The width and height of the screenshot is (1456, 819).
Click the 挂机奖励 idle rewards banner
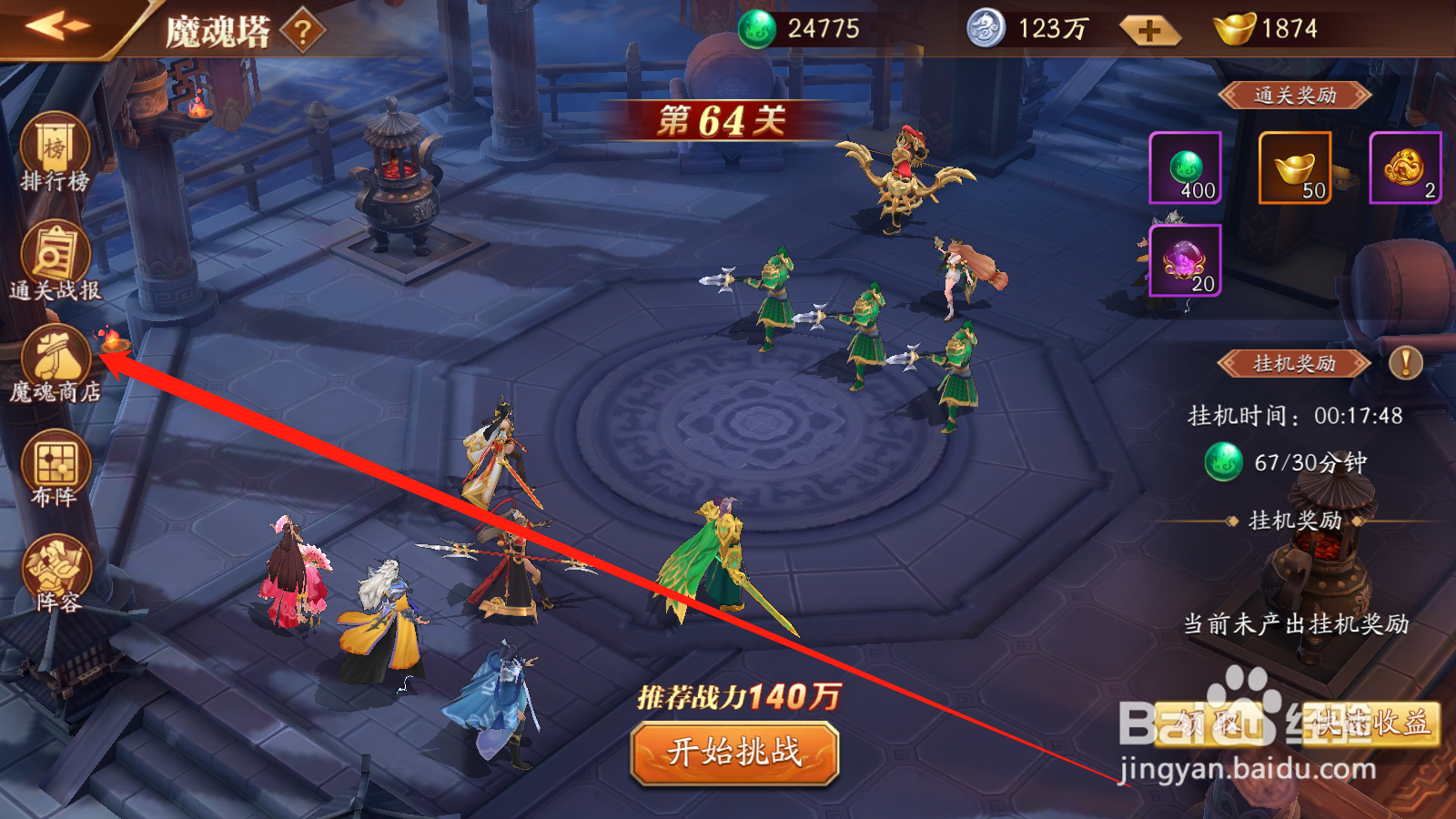pos(1296,363)
